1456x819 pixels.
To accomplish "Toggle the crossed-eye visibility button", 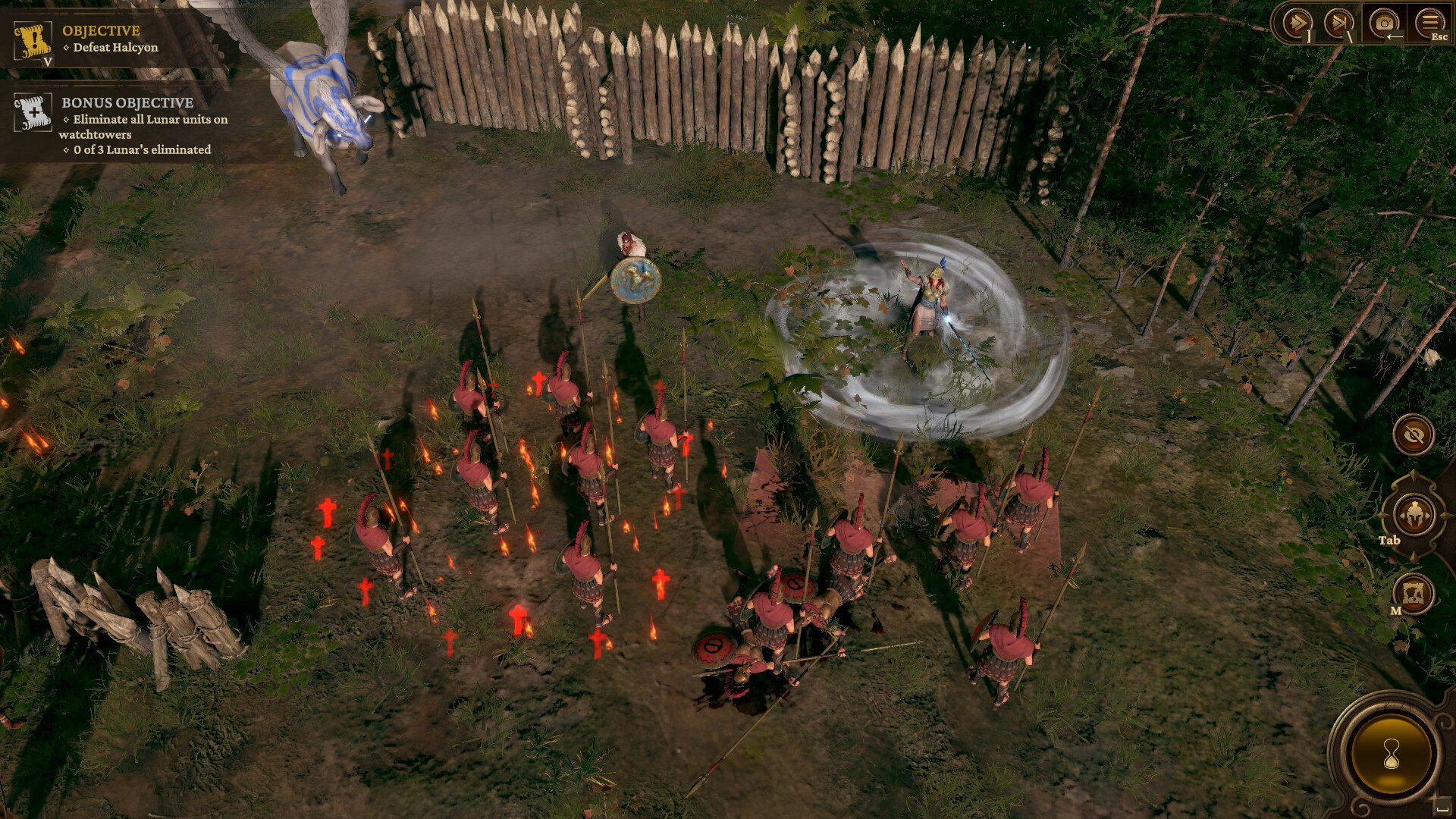I will [1414, 435].
